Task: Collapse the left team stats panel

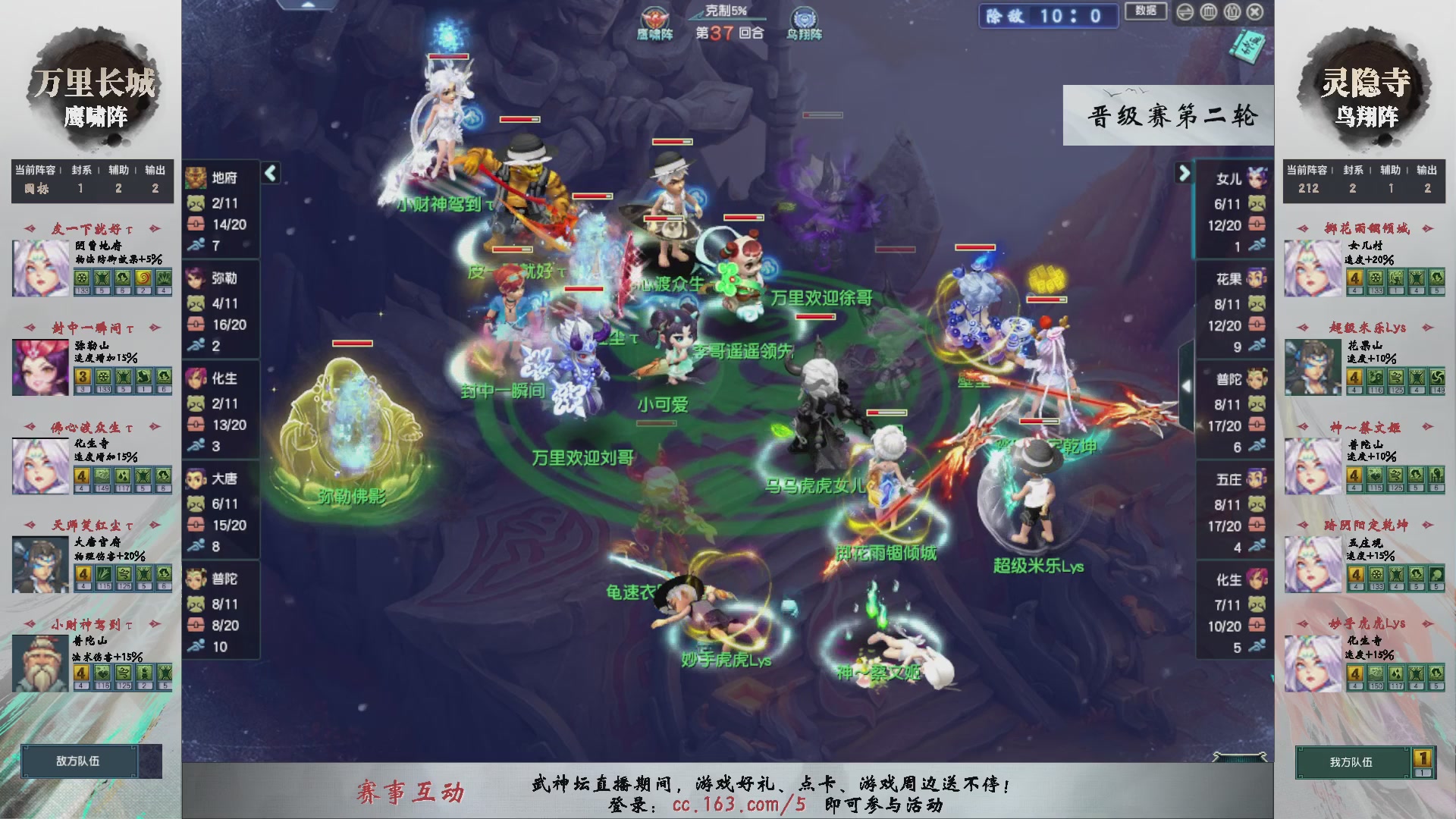Action: (269, 173)
